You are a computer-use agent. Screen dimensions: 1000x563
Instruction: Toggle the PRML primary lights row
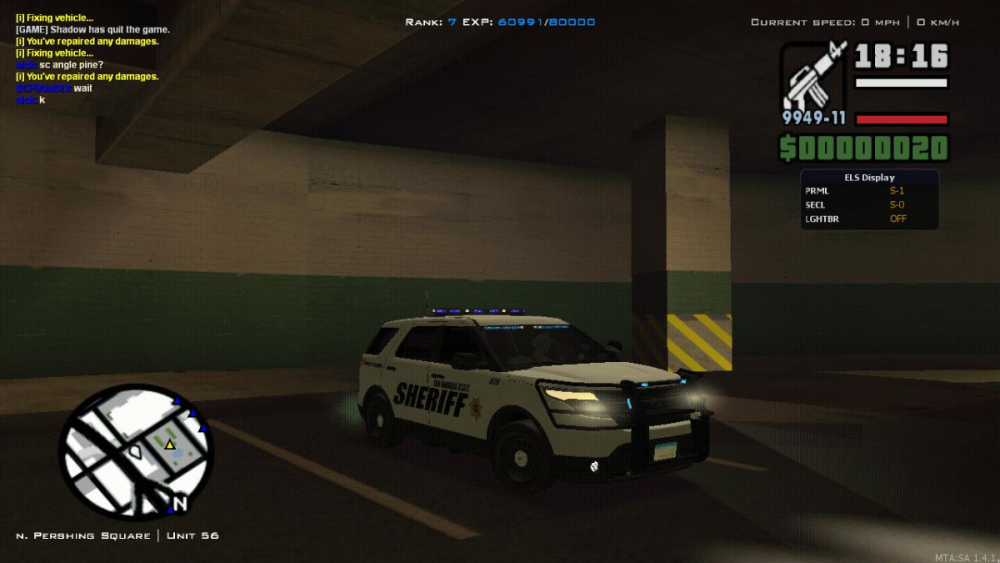point(869,190)
